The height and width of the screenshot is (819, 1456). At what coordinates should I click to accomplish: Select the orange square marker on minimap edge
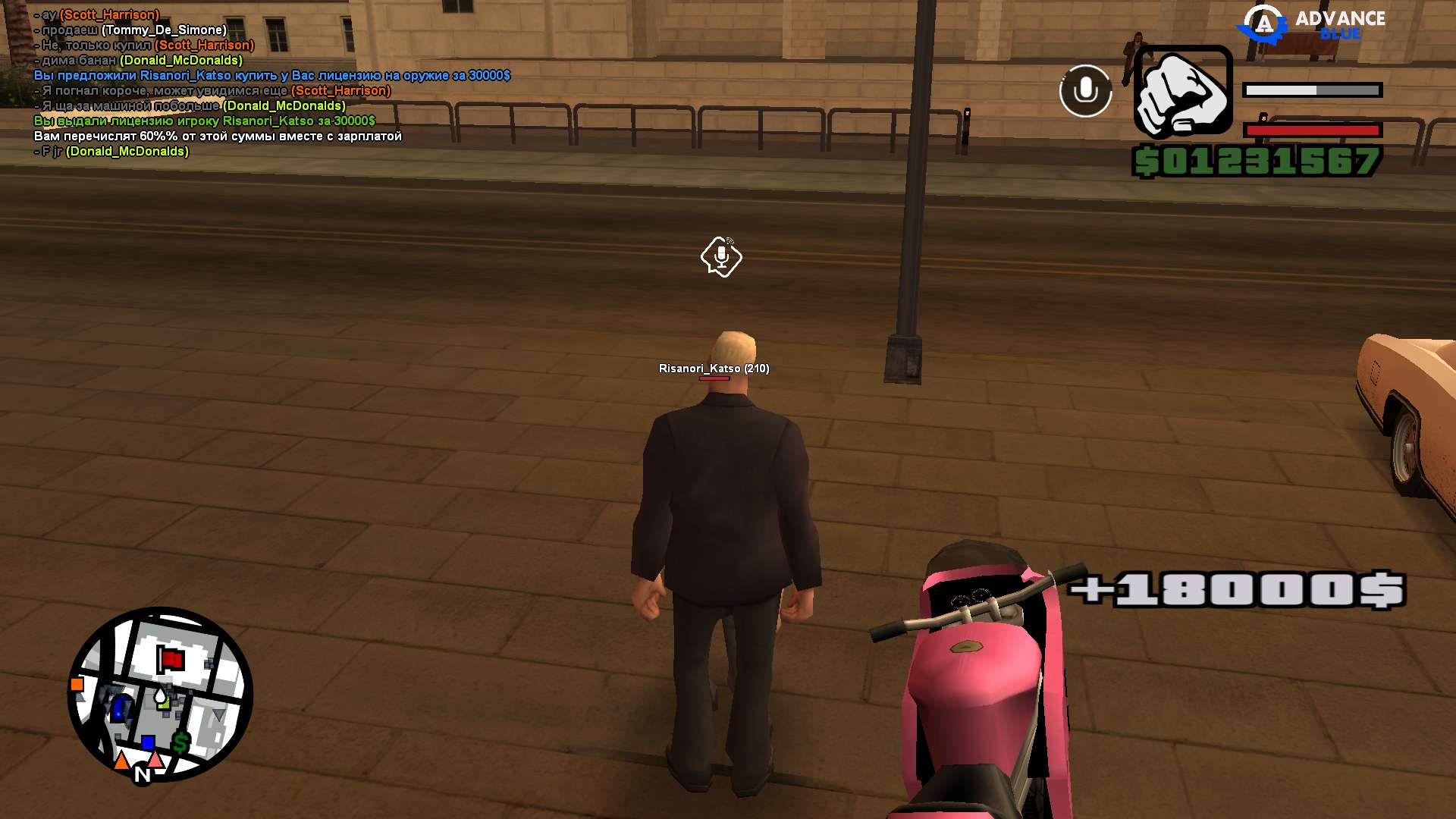[x=77, y=685]
